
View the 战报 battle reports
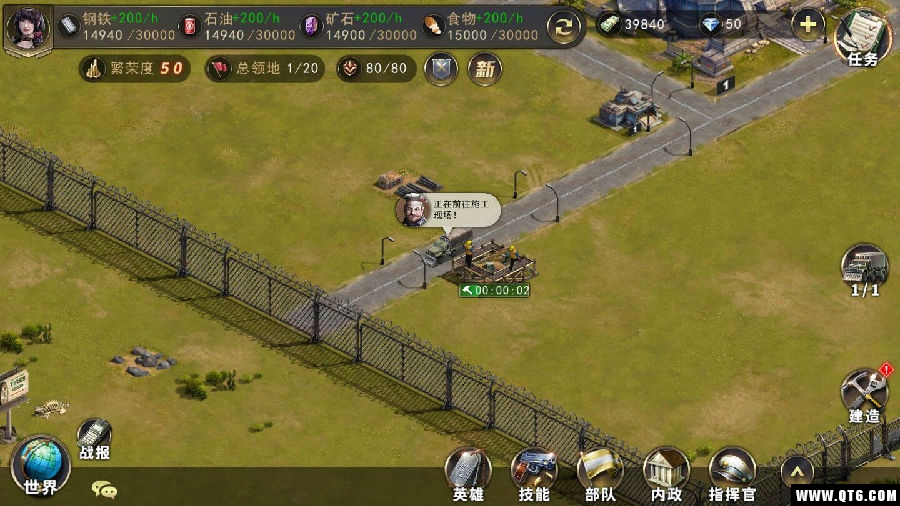[94, 438]
